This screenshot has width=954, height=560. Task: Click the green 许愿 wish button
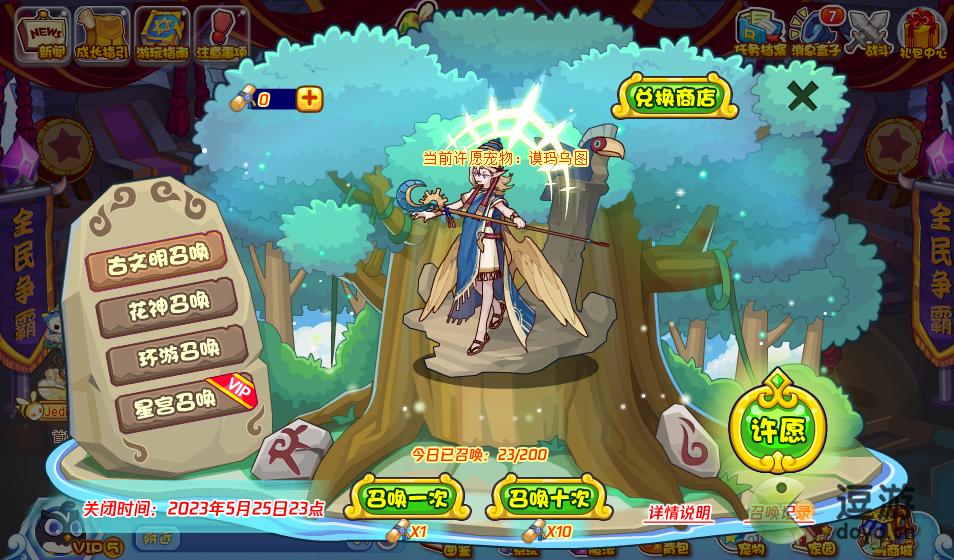[x=777, y=429]
